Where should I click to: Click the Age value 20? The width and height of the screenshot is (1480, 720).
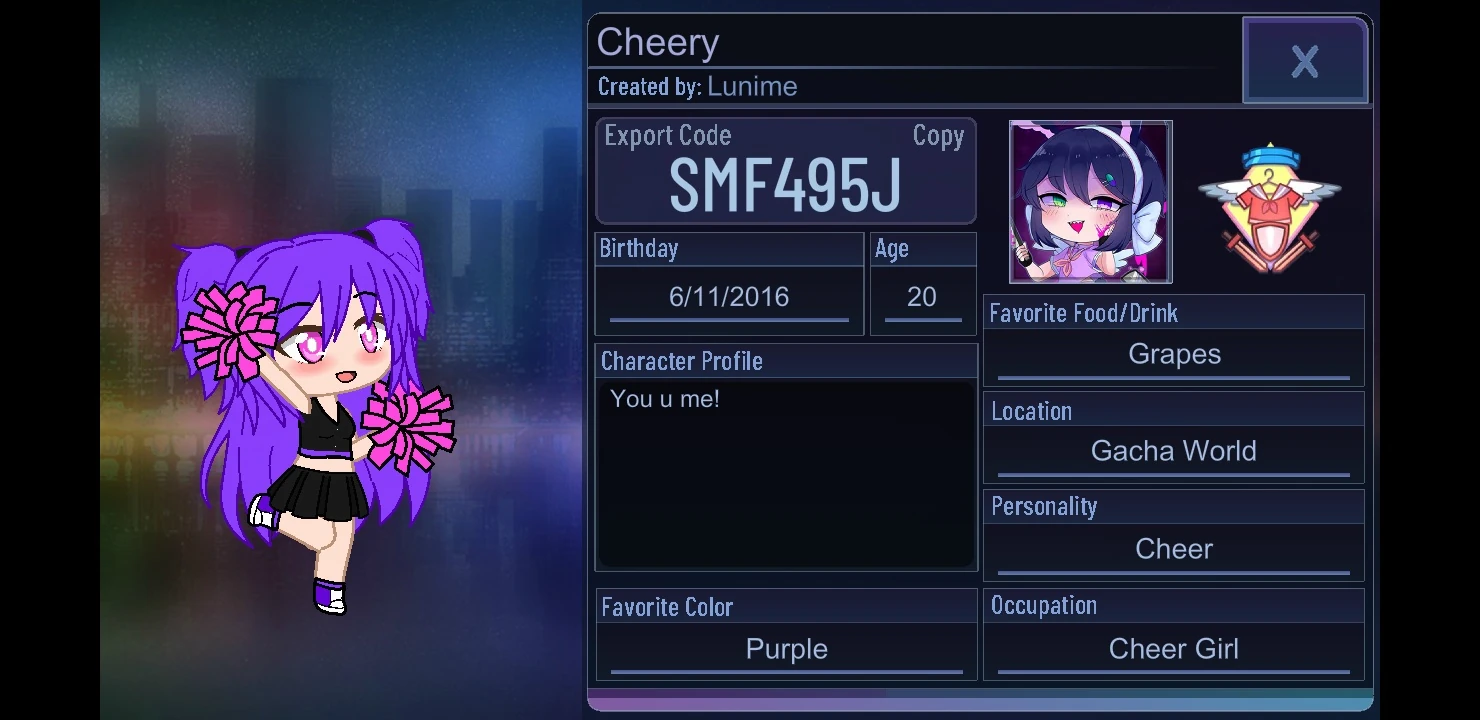pyautogui.click(x=922, y=296)
